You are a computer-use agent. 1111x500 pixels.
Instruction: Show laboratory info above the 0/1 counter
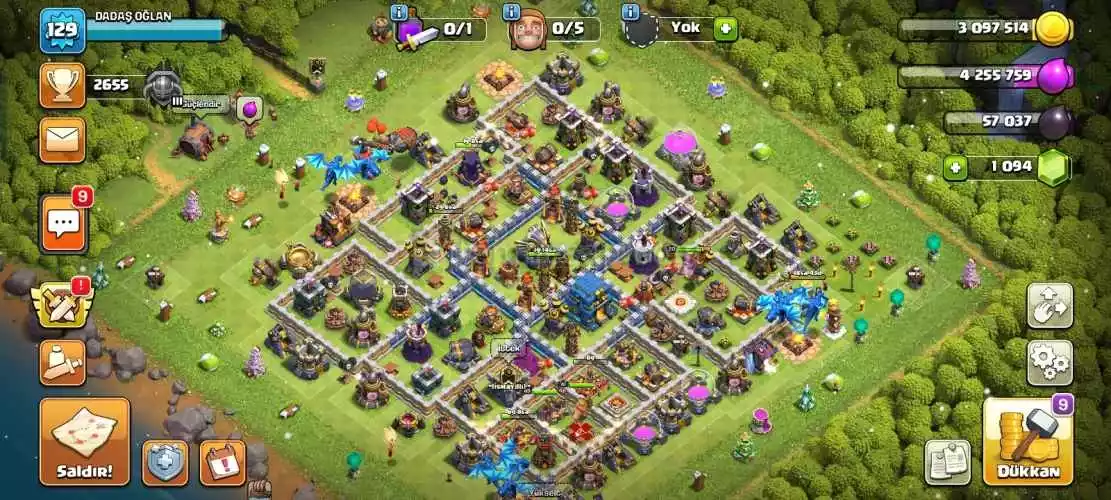pyautogui.click(x=401, y=12)
